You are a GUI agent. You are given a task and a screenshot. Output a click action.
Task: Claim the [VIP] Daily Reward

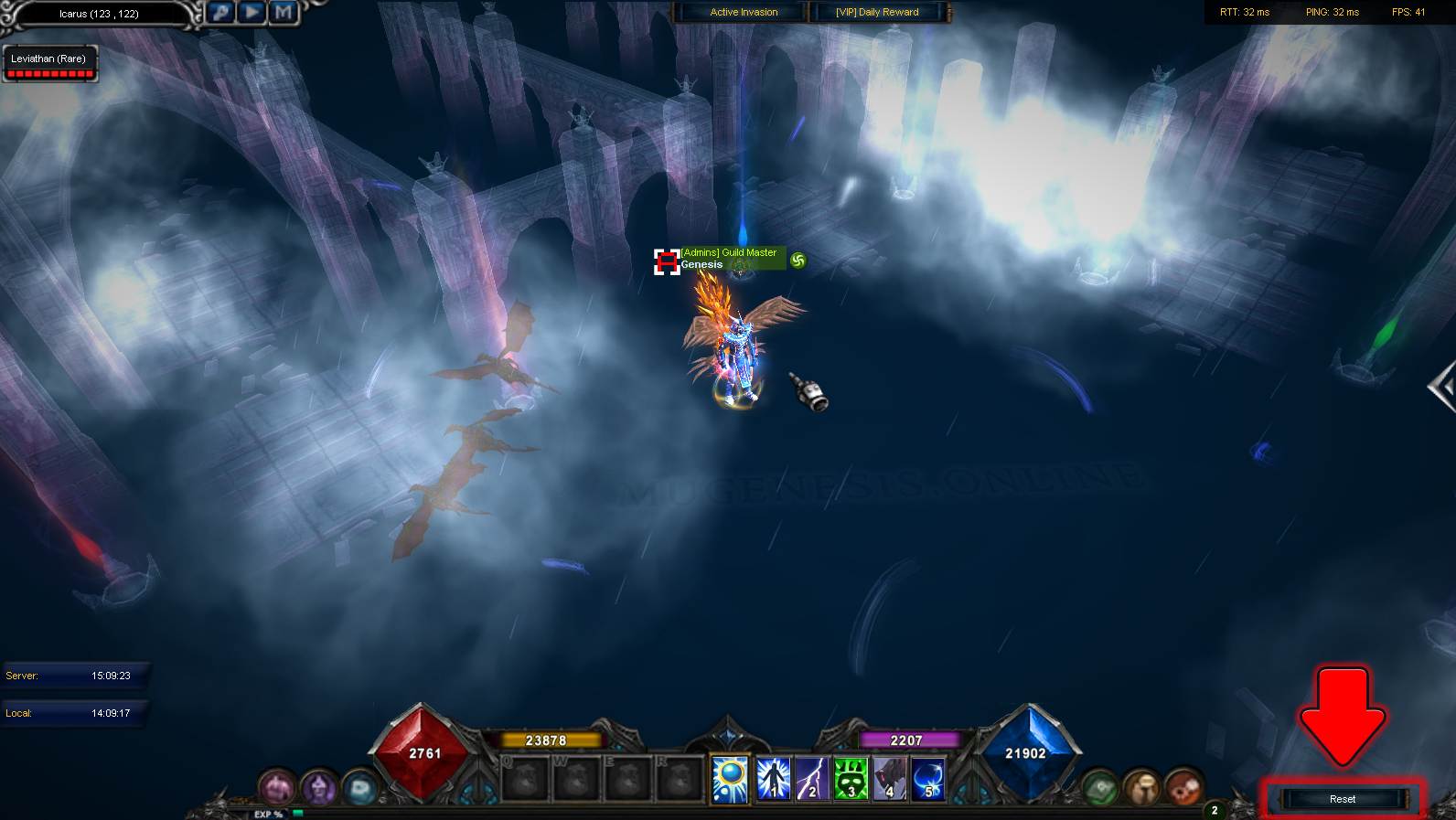(x=877, y=12)
